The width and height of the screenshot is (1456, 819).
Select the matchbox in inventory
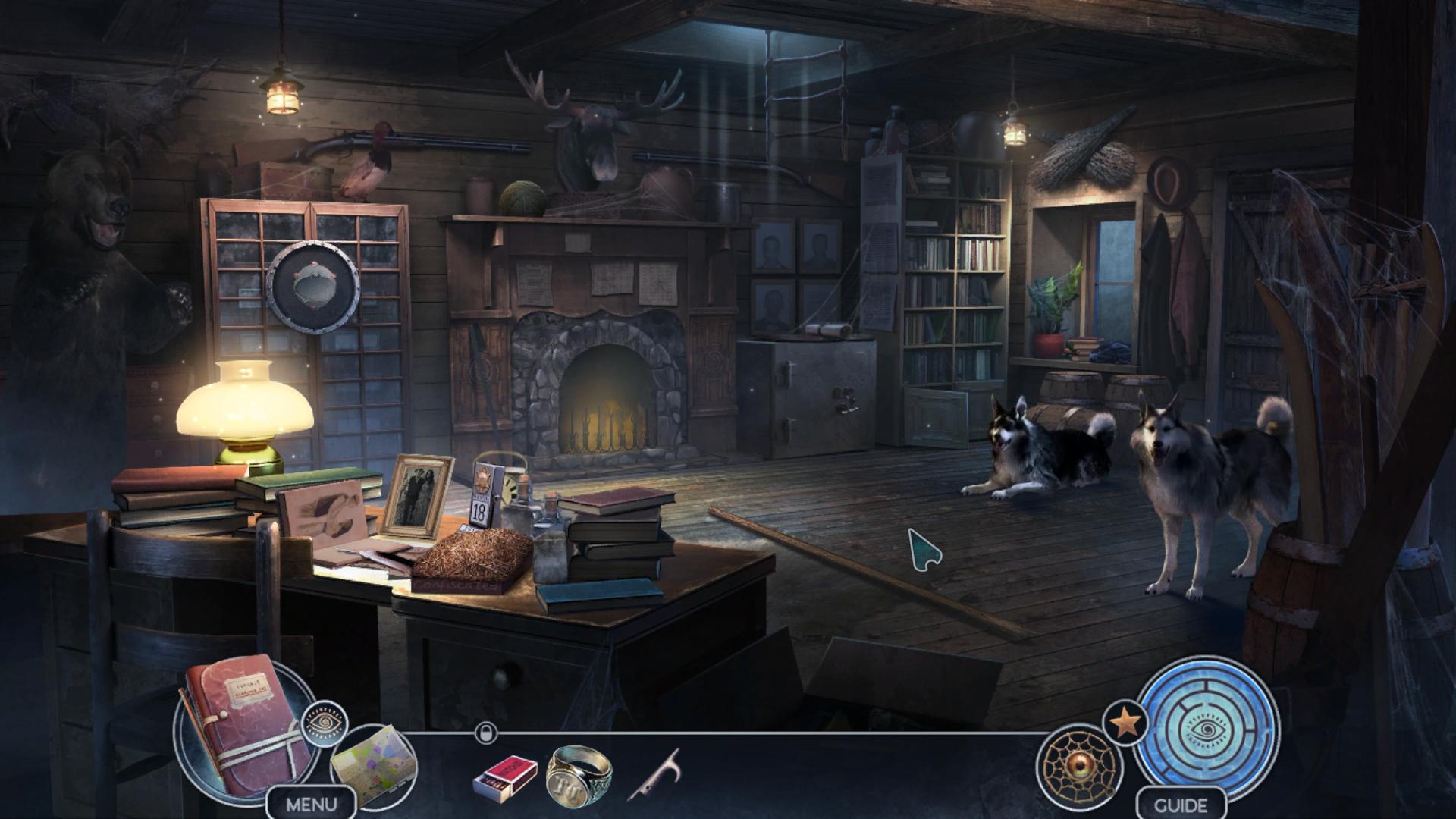[x=505, y=776]
